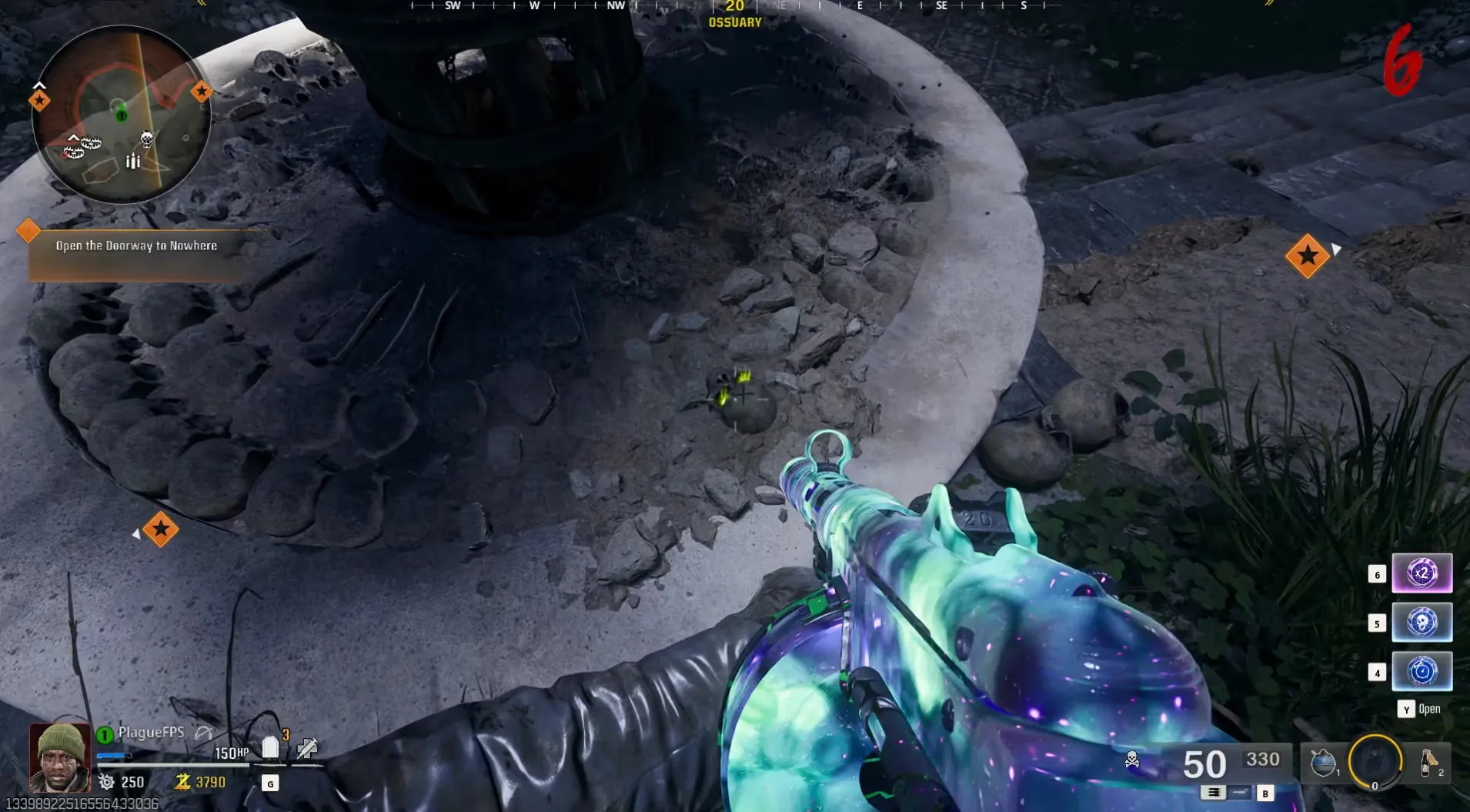1470x812 pixels.
Task: Use the stopwatch GobbleGum in slot 4
Action: click(1422, 671)
